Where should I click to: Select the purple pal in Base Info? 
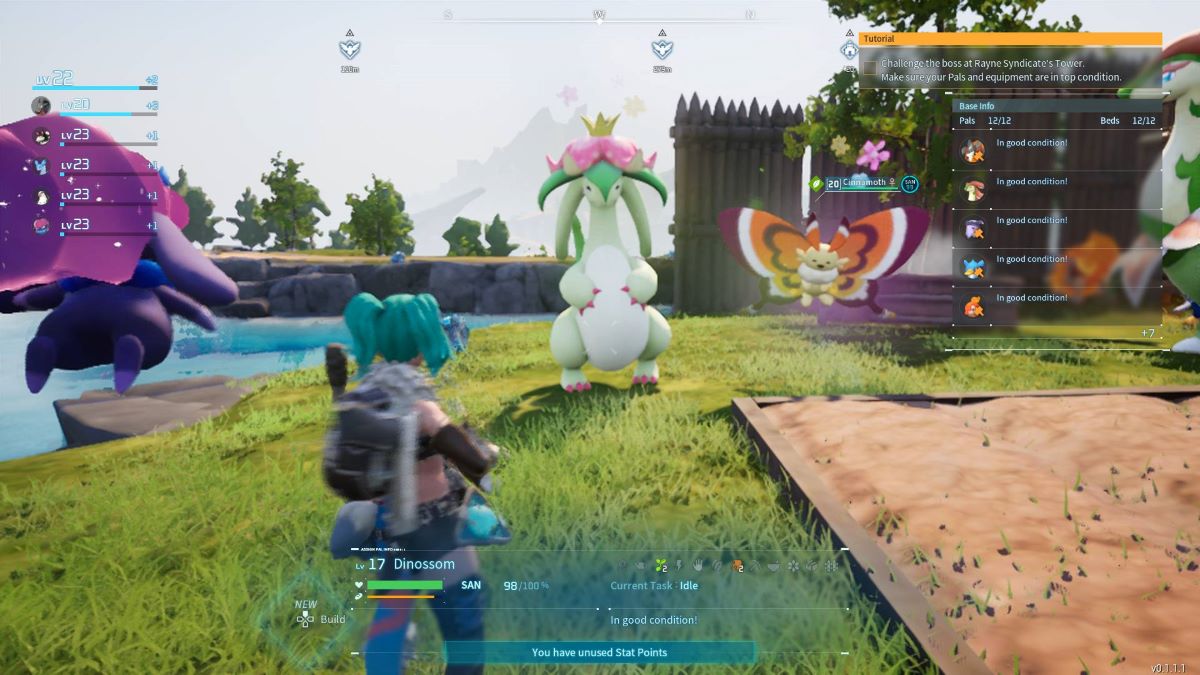point(973,228)
